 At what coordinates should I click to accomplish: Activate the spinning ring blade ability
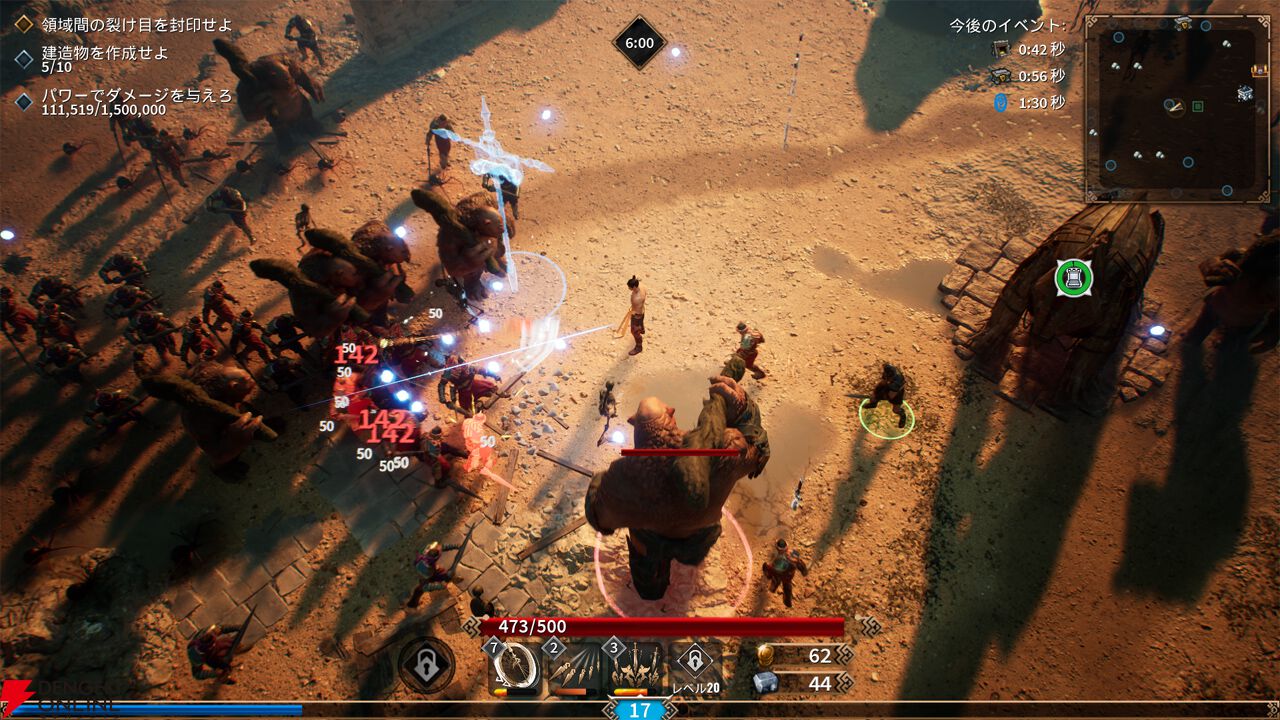pyautogui.click(x=515, y=667)
